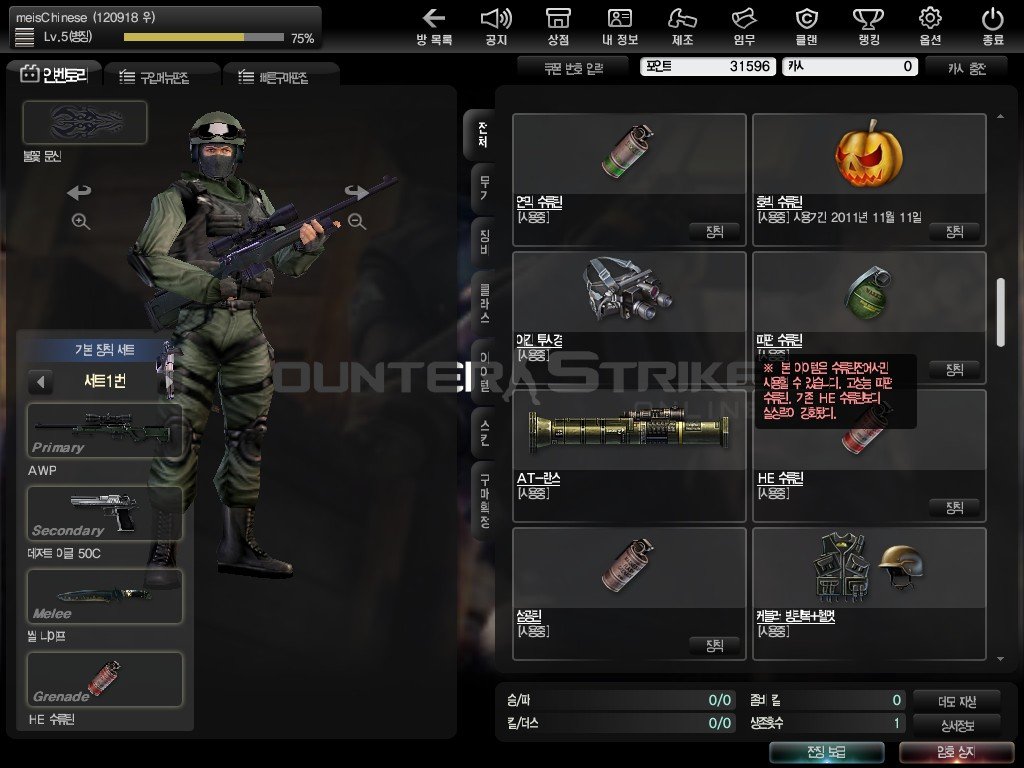1024x768 pixels.
Task: Select the night vision goggles item
Action: (629, 306)
